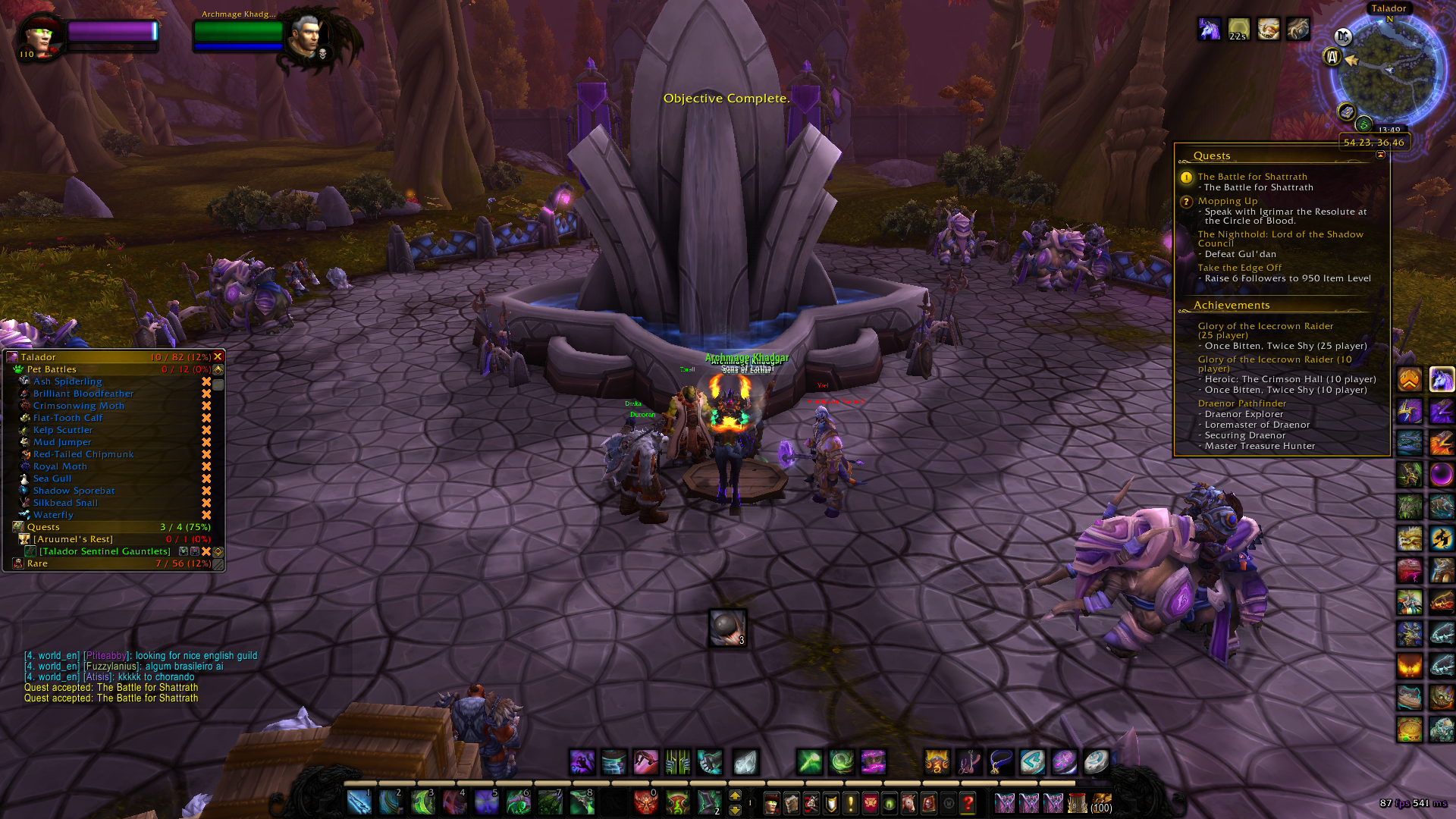This screenshot has width=1456, height=819.
Task: Use the extra action button with rock
Action: pos(727,628)
